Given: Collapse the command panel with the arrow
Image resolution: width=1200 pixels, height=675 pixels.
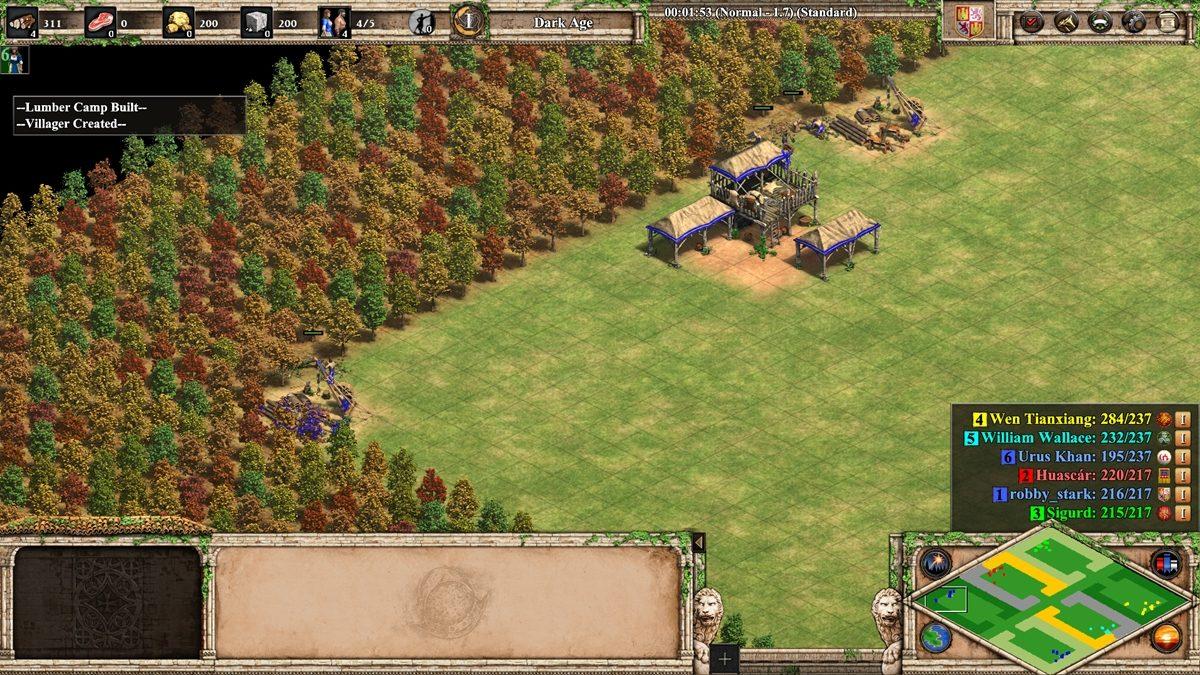Looking at the screenshot, I should coord(698,541).
